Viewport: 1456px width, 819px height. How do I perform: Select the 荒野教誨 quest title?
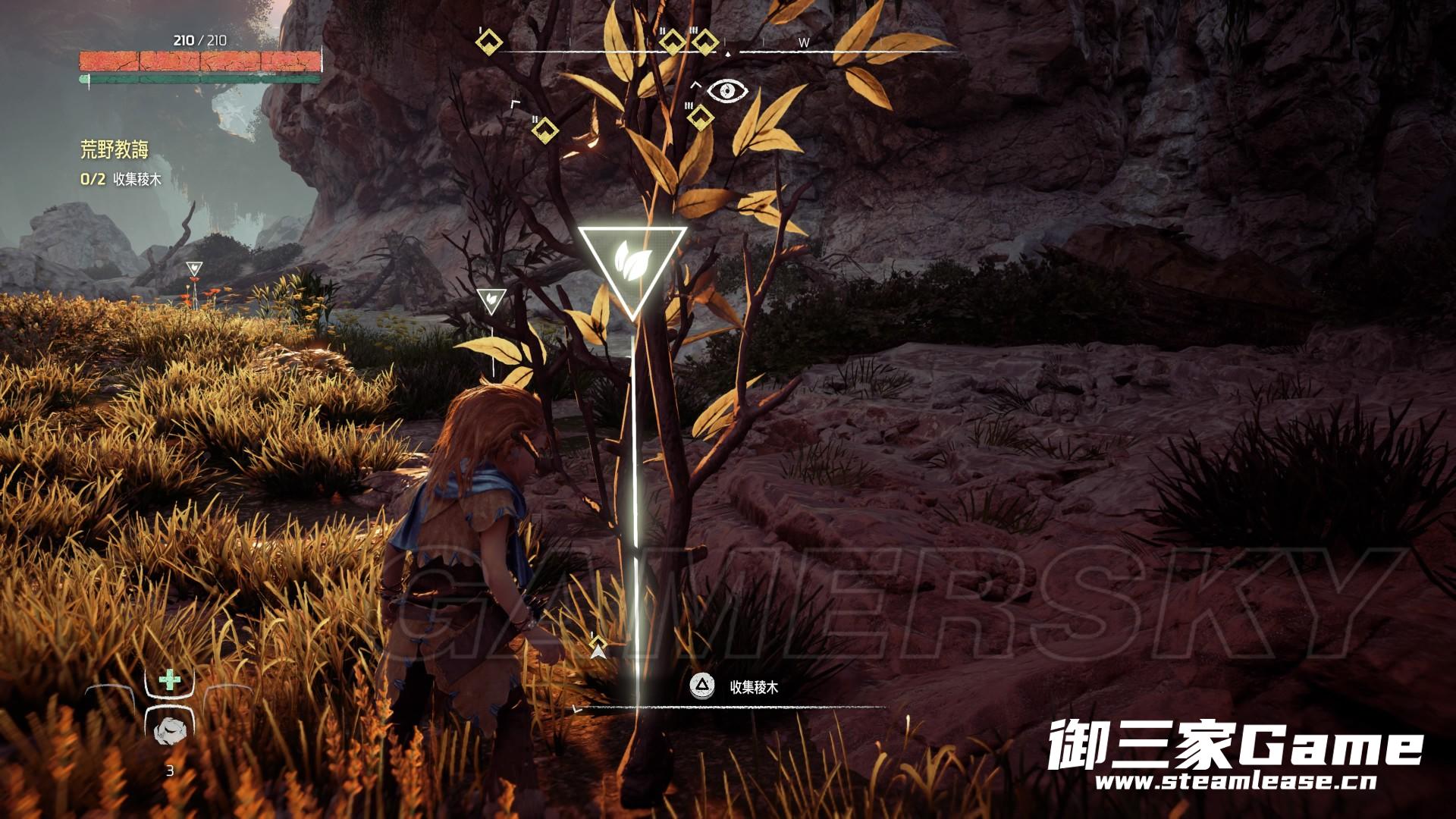click(115, 149)
